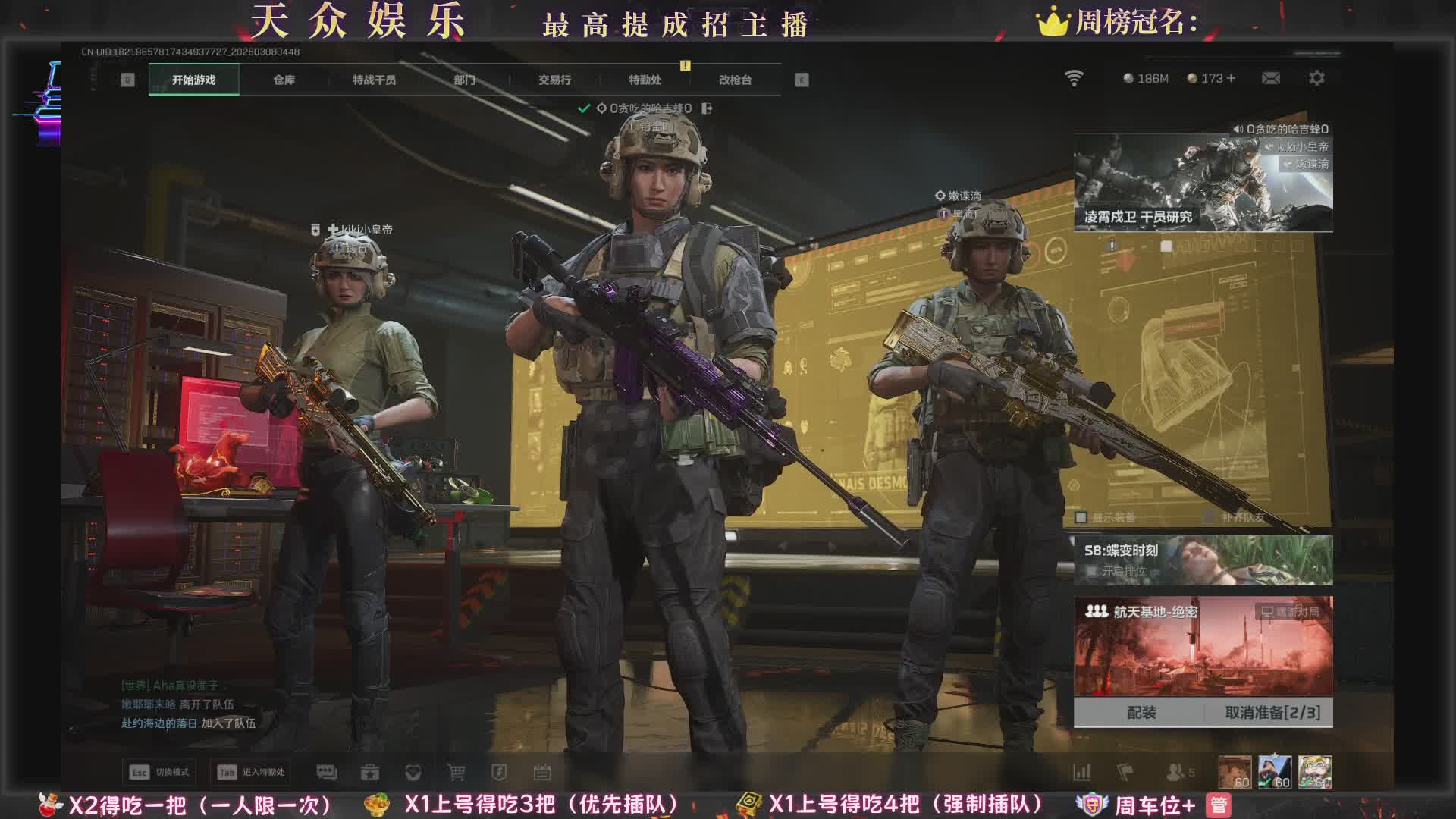The height and width of the screenshot is (819, 1456).
Task: Open the 交易行 trading house tab
Action: (554, 80)
